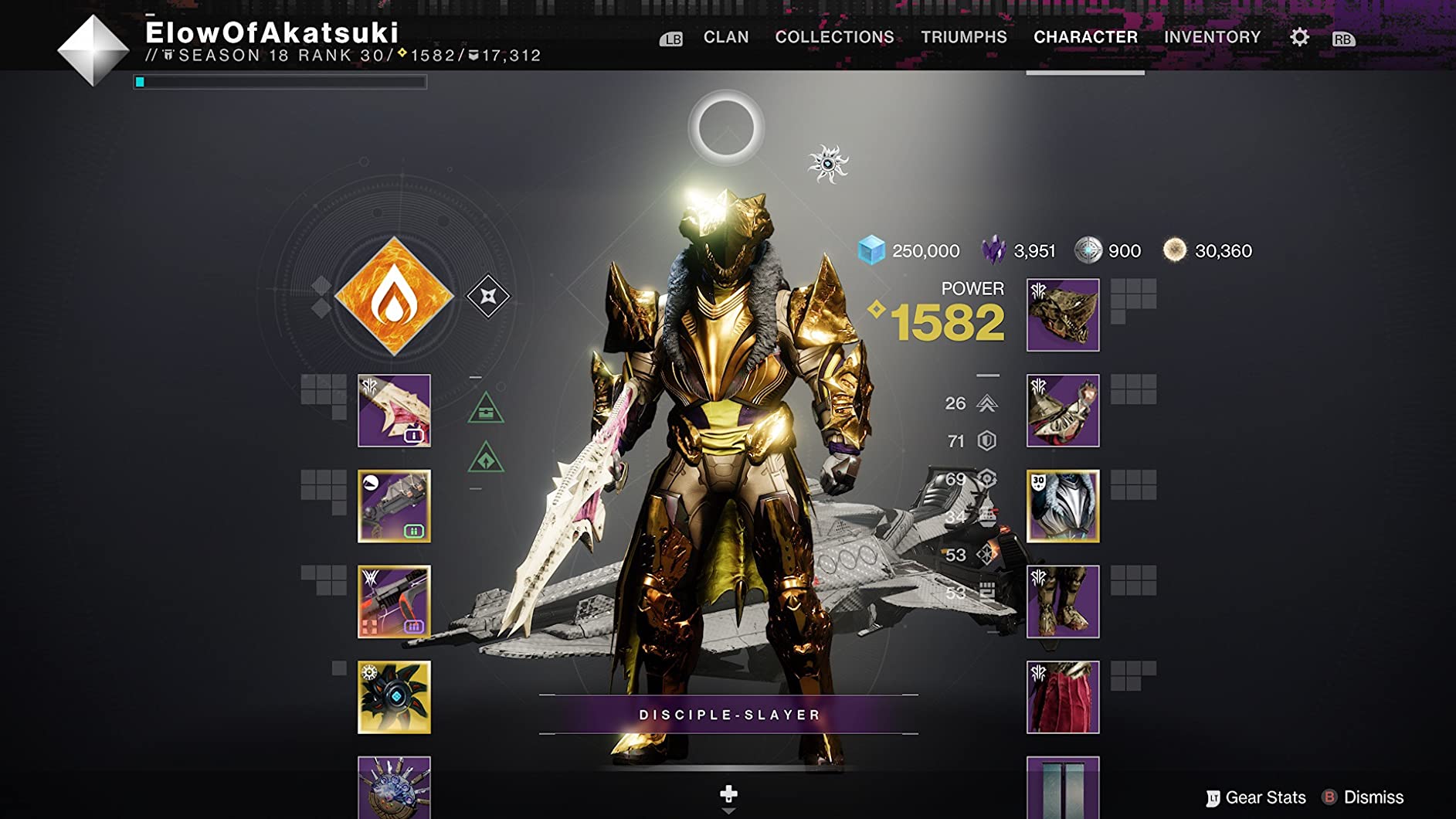Select the equipped kinetic sword-like weapon slot
This screenshot has height=819, width=1456.
coord(394,410)
